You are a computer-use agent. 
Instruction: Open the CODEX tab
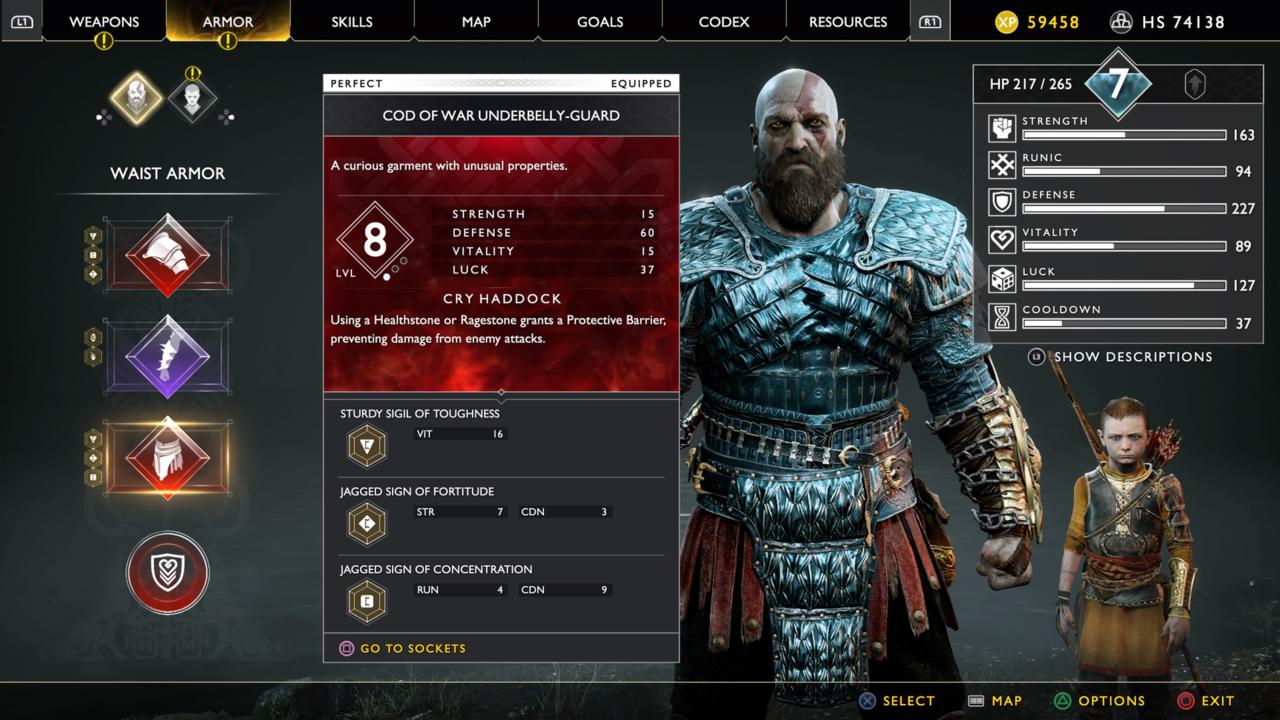[x=723, y=21]
